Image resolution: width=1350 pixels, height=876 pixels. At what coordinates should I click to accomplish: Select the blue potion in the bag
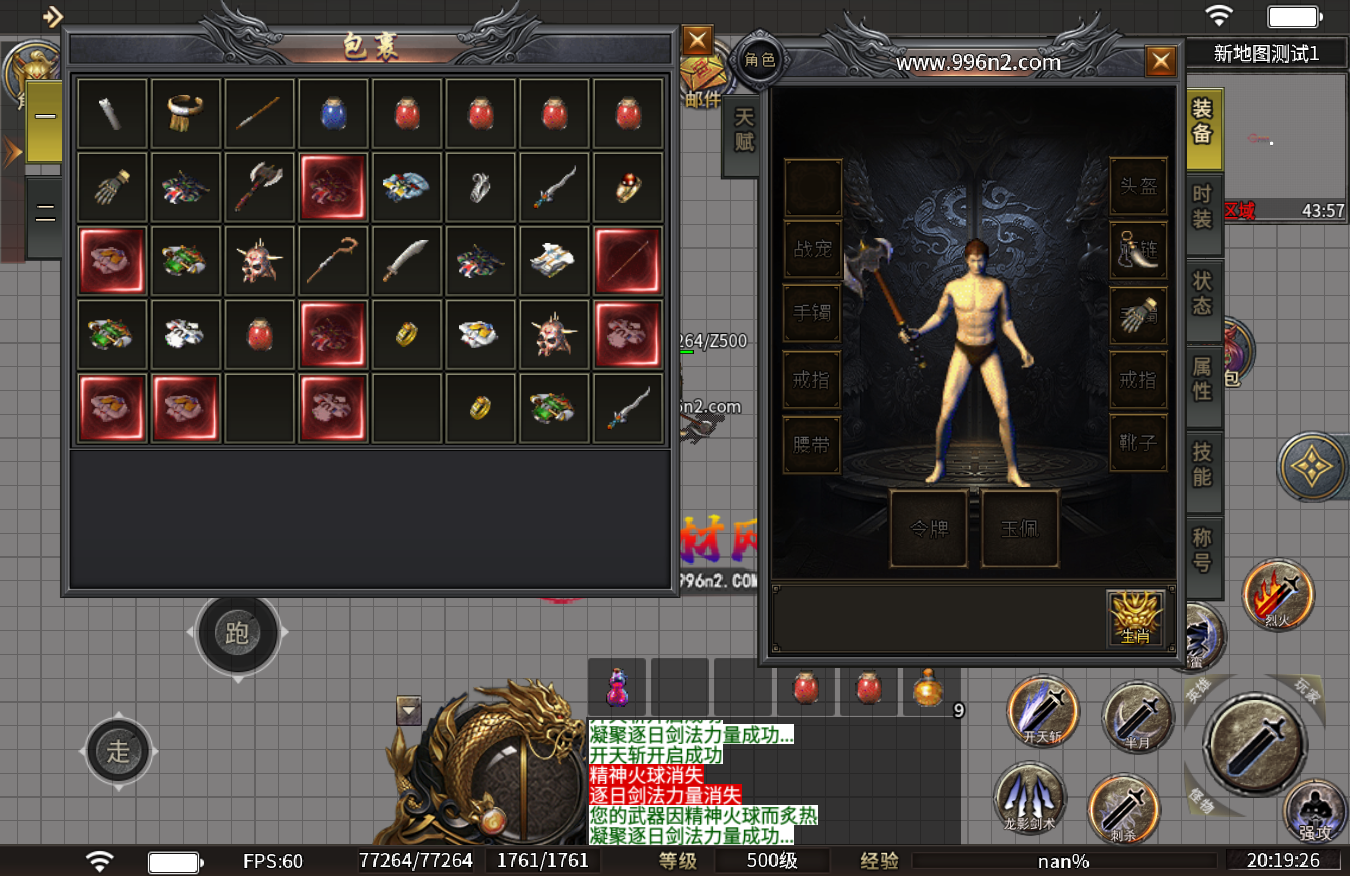334,115
